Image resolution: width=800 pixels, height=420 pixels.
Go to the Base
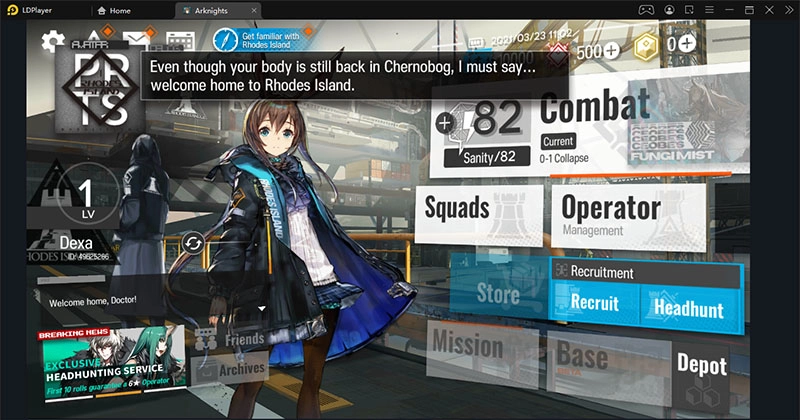click(x=582, y=354)
